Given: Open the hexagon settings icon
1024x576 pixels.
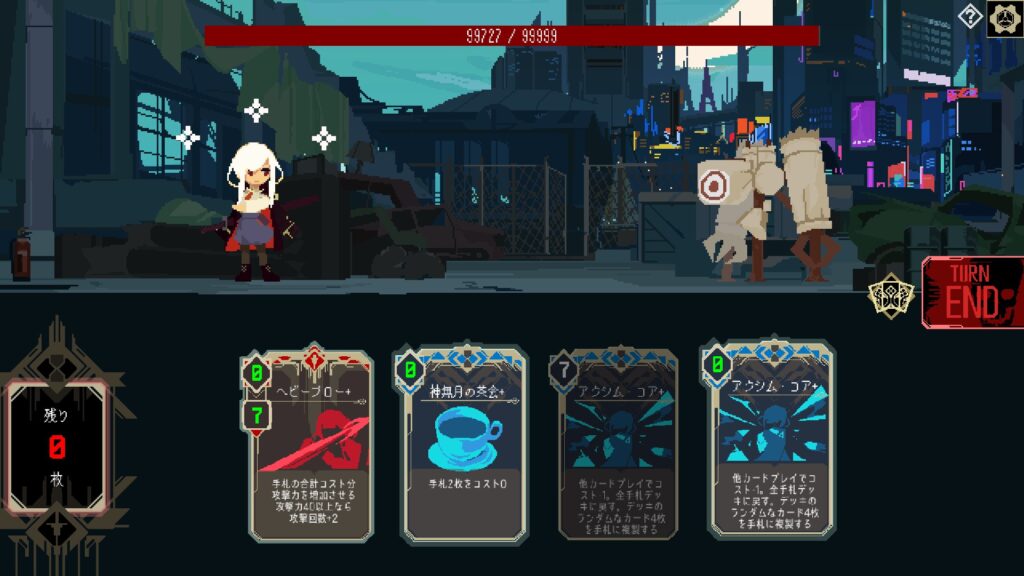Looking at the screenshot, I should click(1004, 18).
